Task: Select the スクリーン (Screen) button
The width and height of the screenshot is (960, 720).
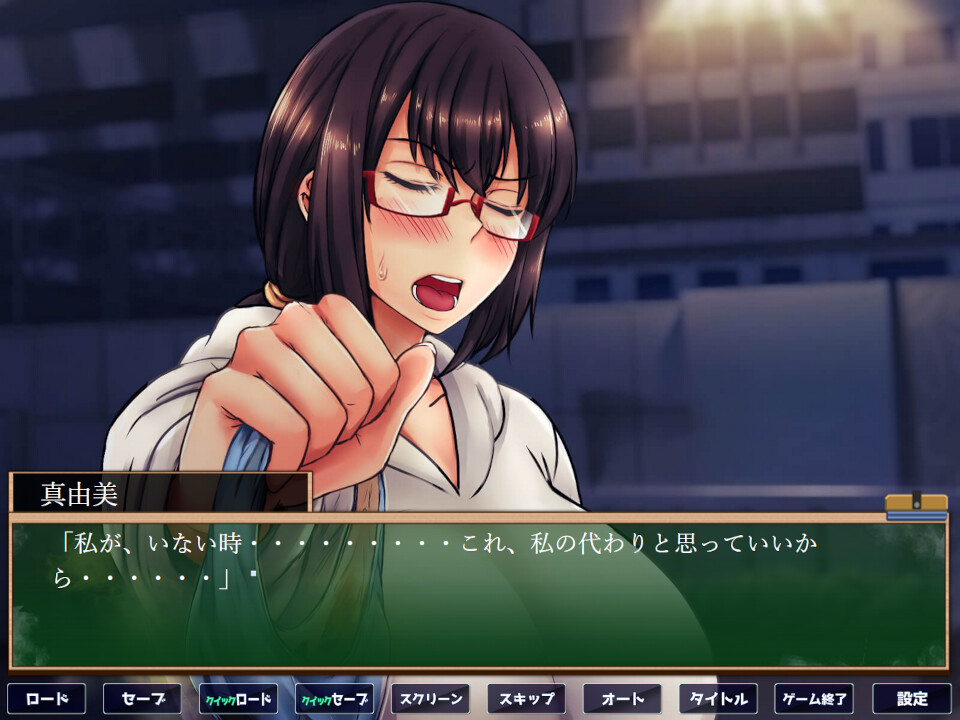Action: click(x=430, y=698)
